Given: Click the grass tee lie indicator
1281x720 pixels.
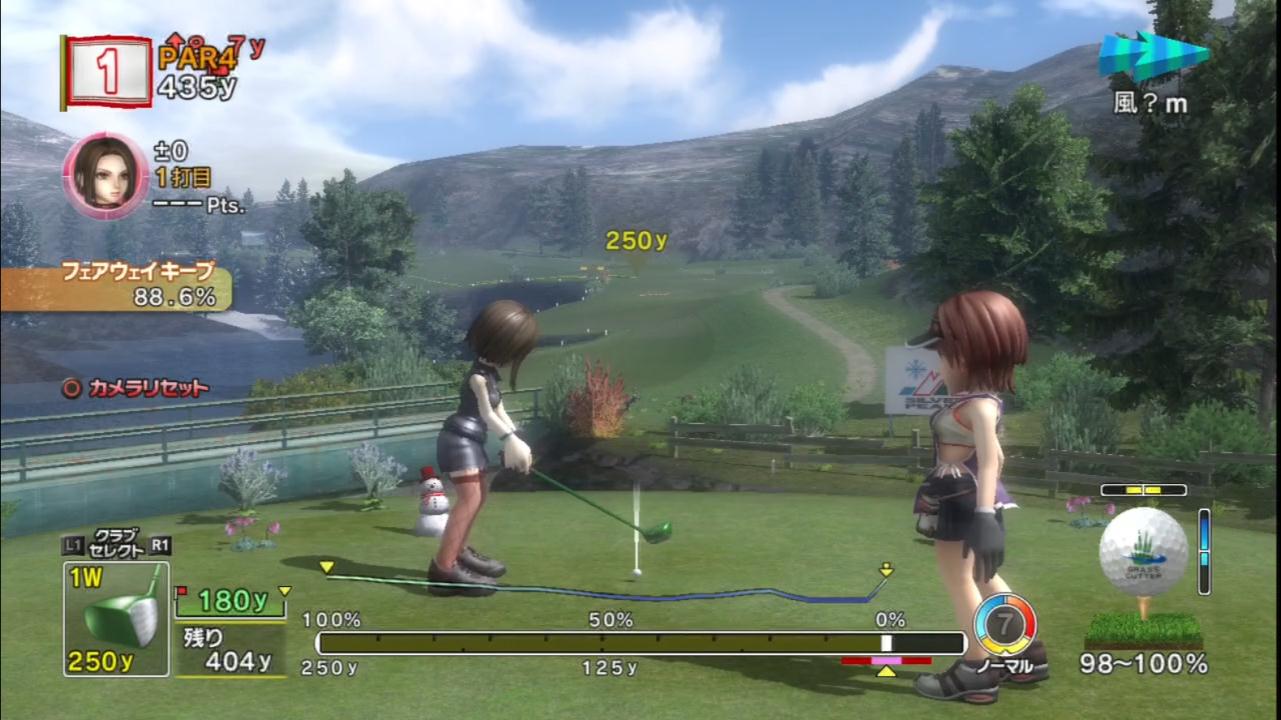Looking at the screenshot, I should (x=1143, y=629).
